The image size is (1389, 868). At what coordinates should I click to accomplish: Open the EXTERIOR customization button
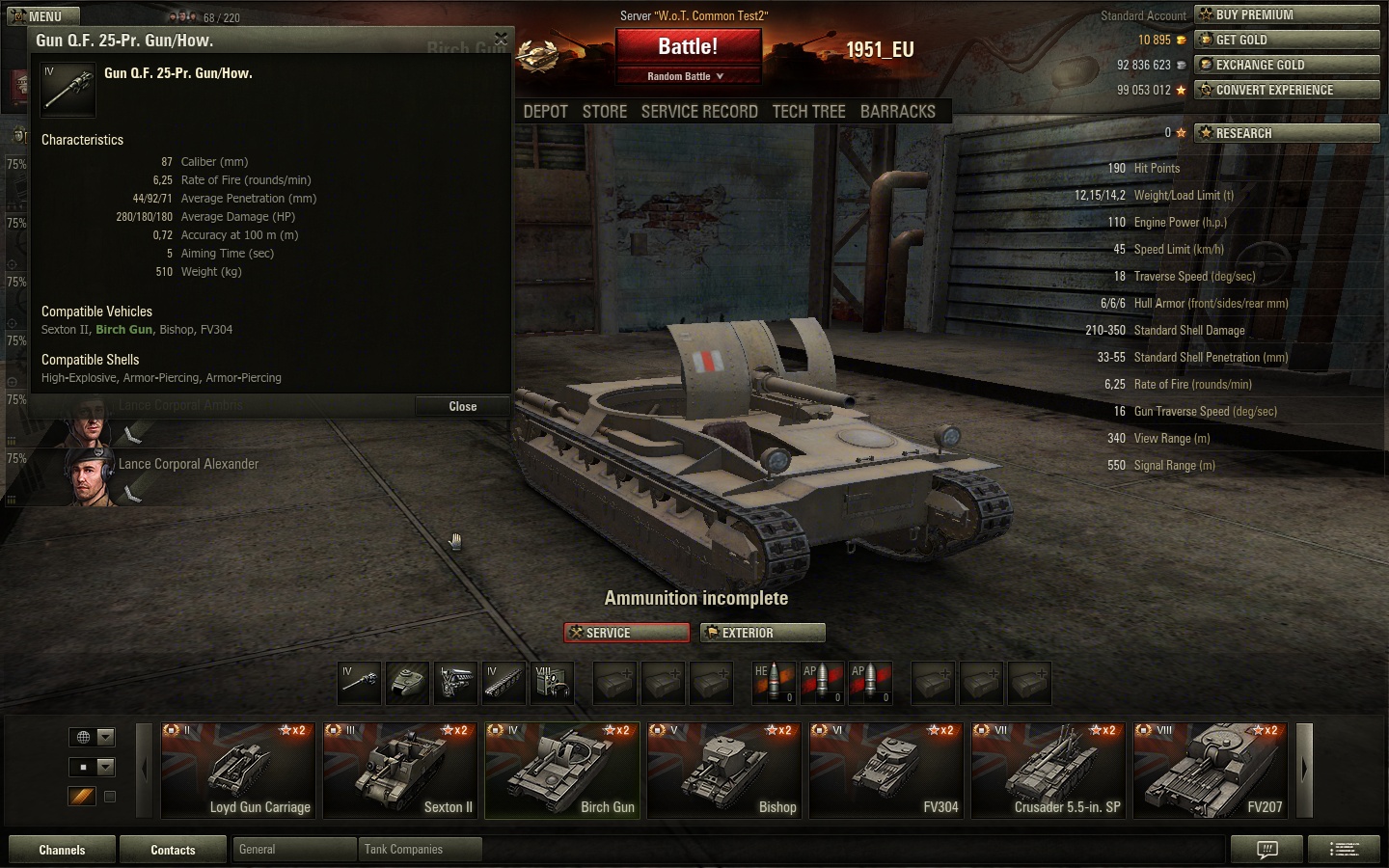pos(762,633)
